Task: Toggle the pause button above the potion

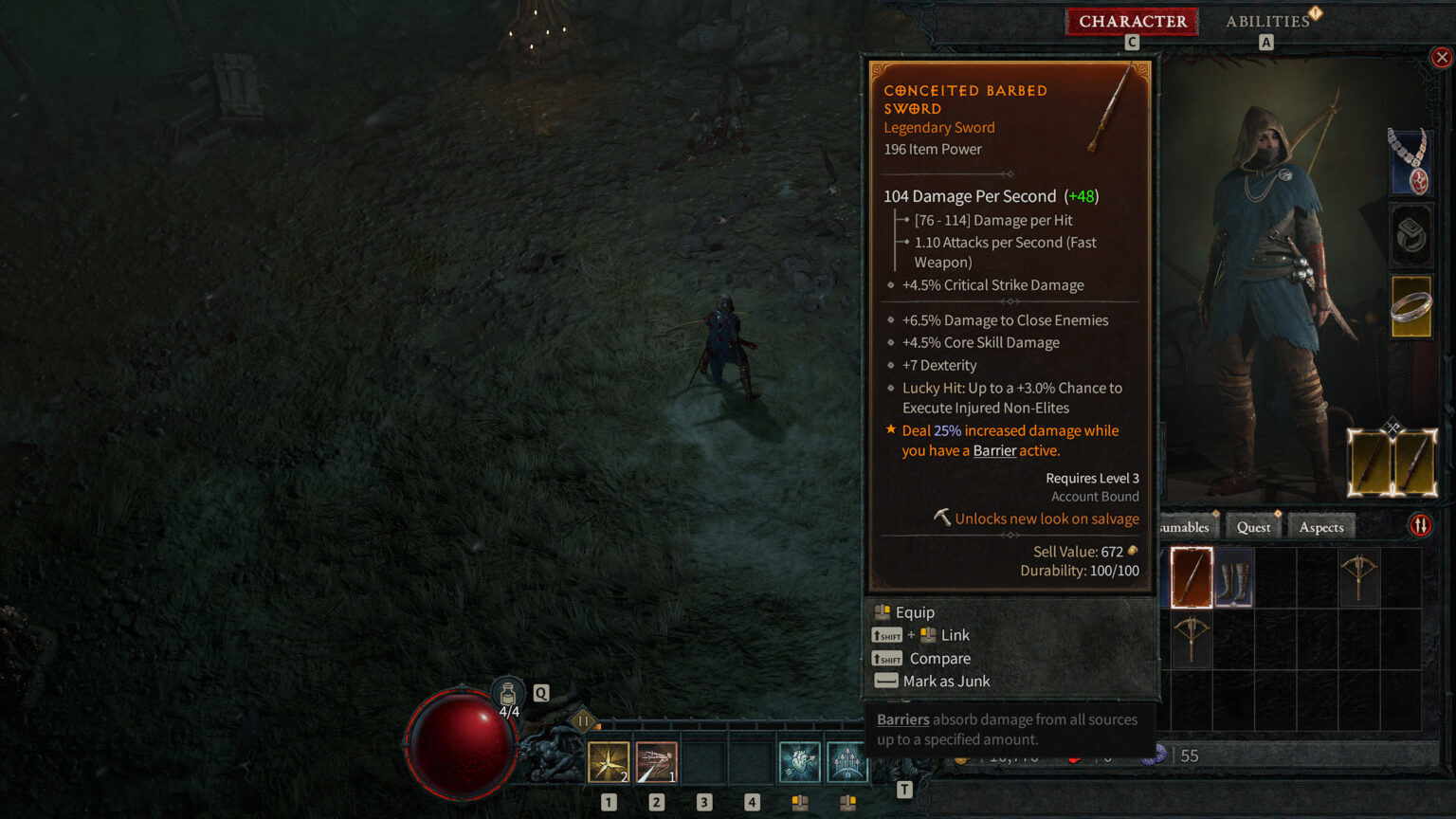Action: point(581,720)
